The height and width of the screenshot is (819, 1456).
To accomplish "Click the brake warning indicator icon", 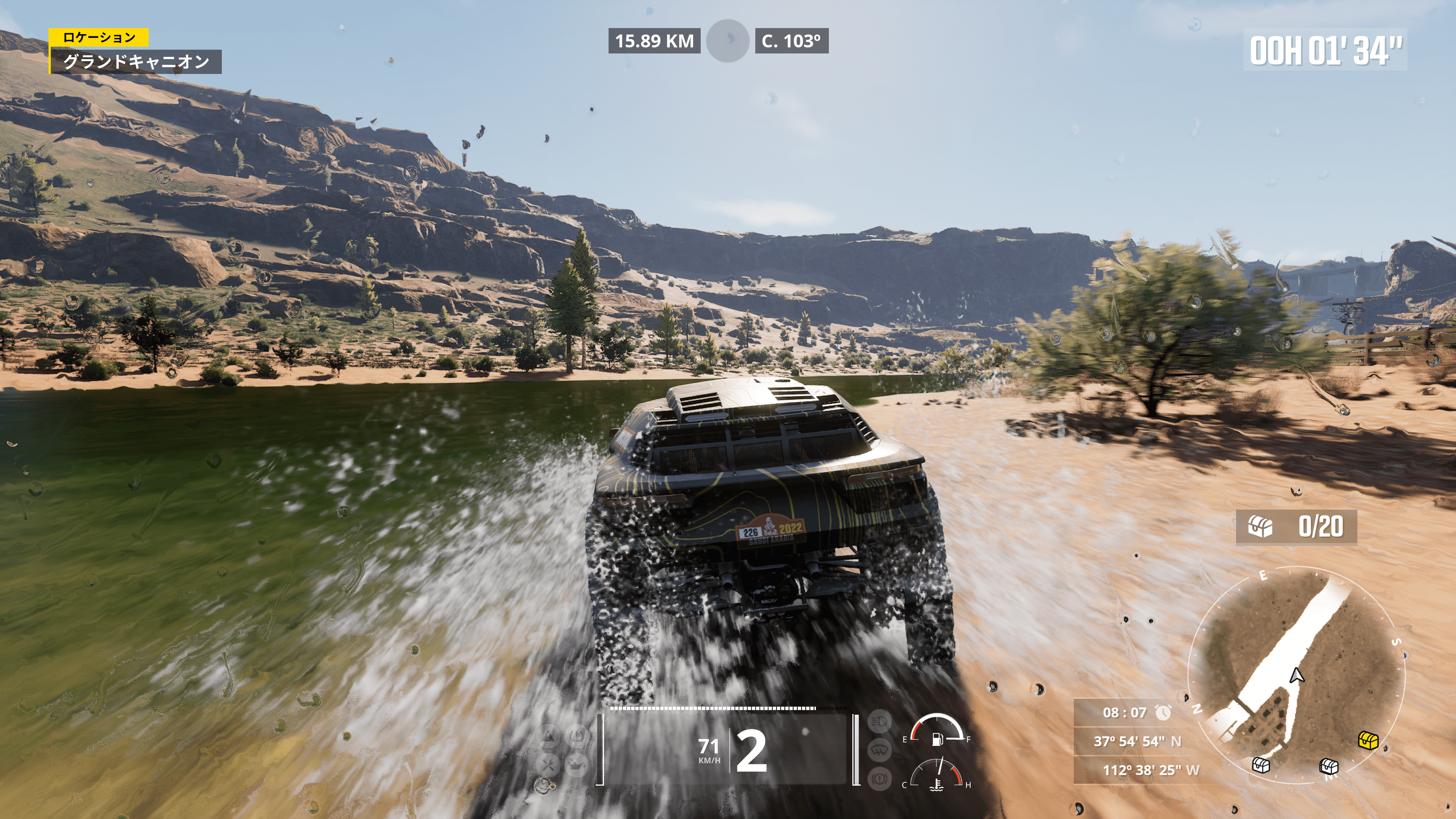I will click(880, 779).
